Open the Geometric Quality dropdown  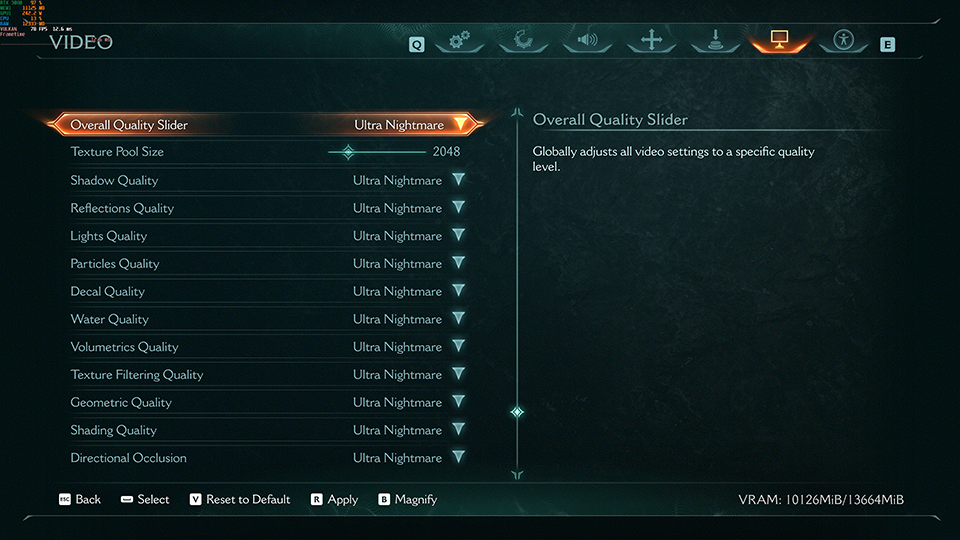pos(458,403)
